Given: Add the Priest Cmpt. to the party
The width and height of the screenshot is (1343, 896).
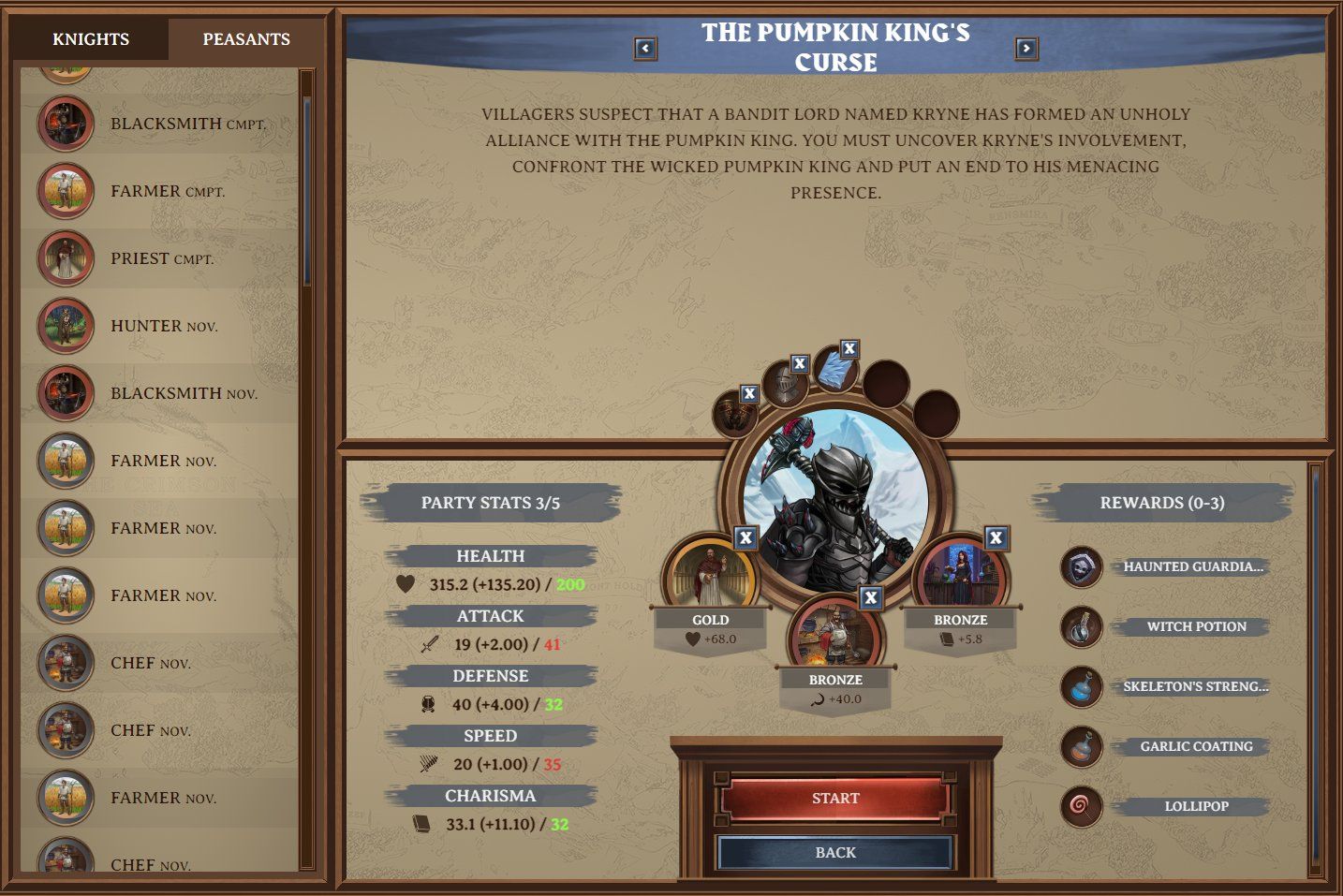Looking at the screenshot, I should click(161, 258).
